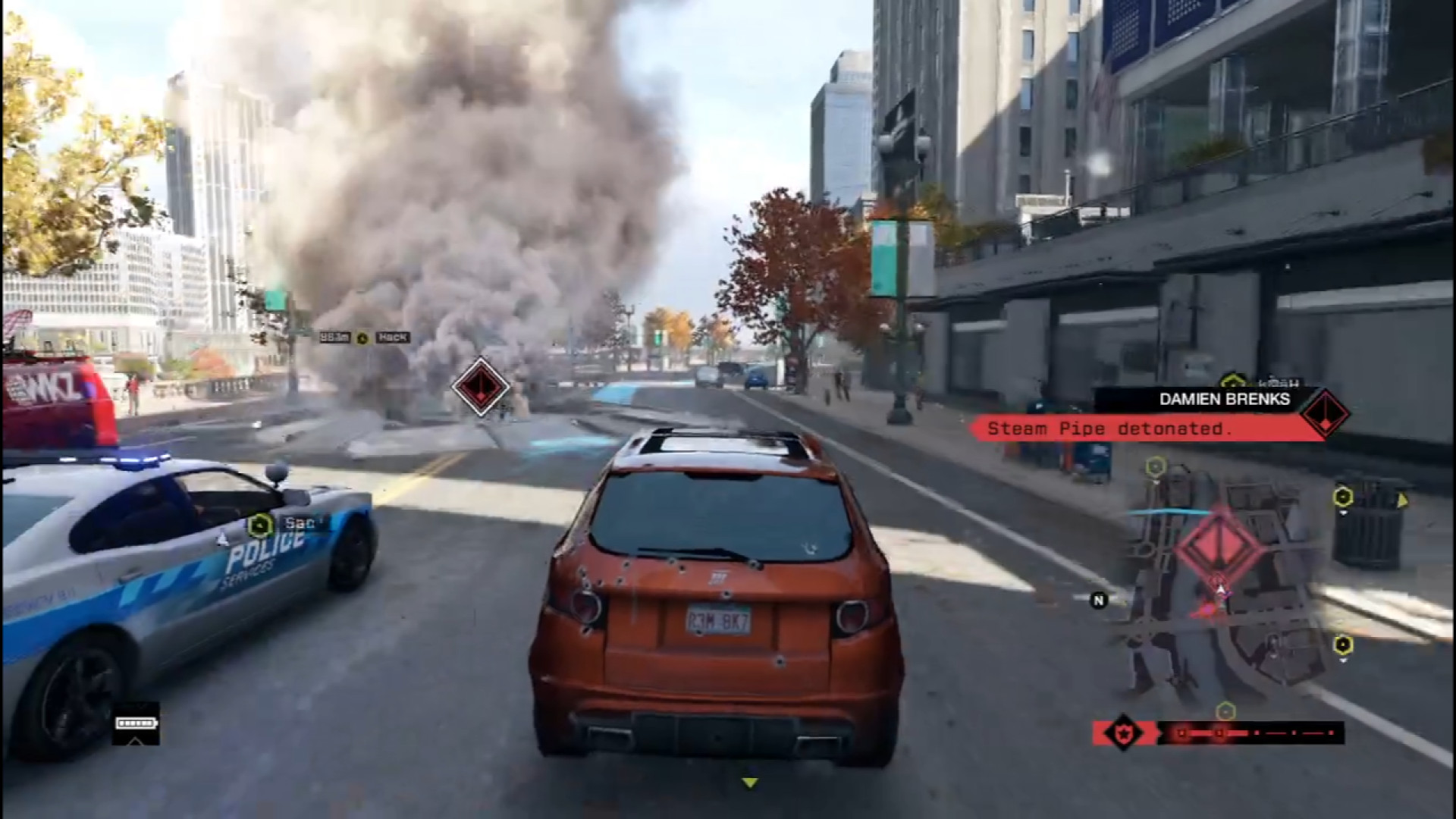The height and width of the screenshot is (819, 1456).
Task: Select the distant Hack target label
Action: (393, 337)
